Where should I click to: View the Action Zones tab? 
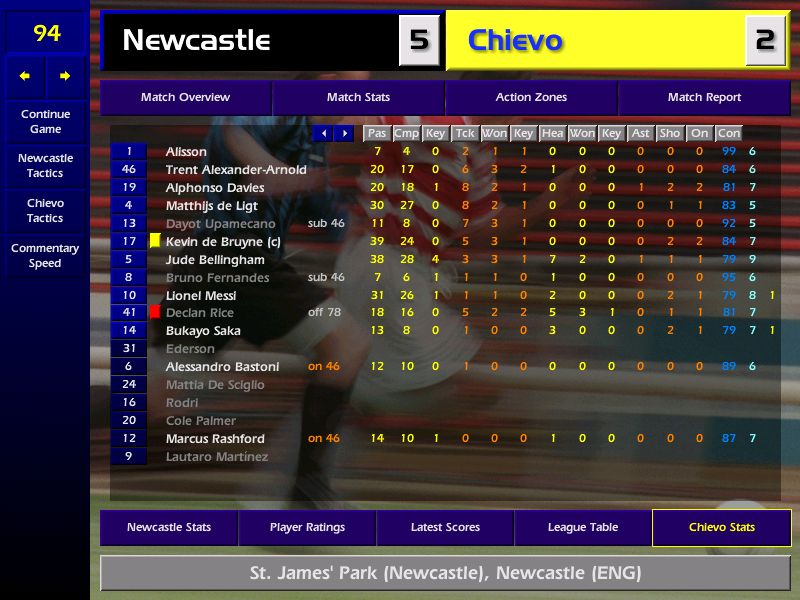[x=531, y=98]
